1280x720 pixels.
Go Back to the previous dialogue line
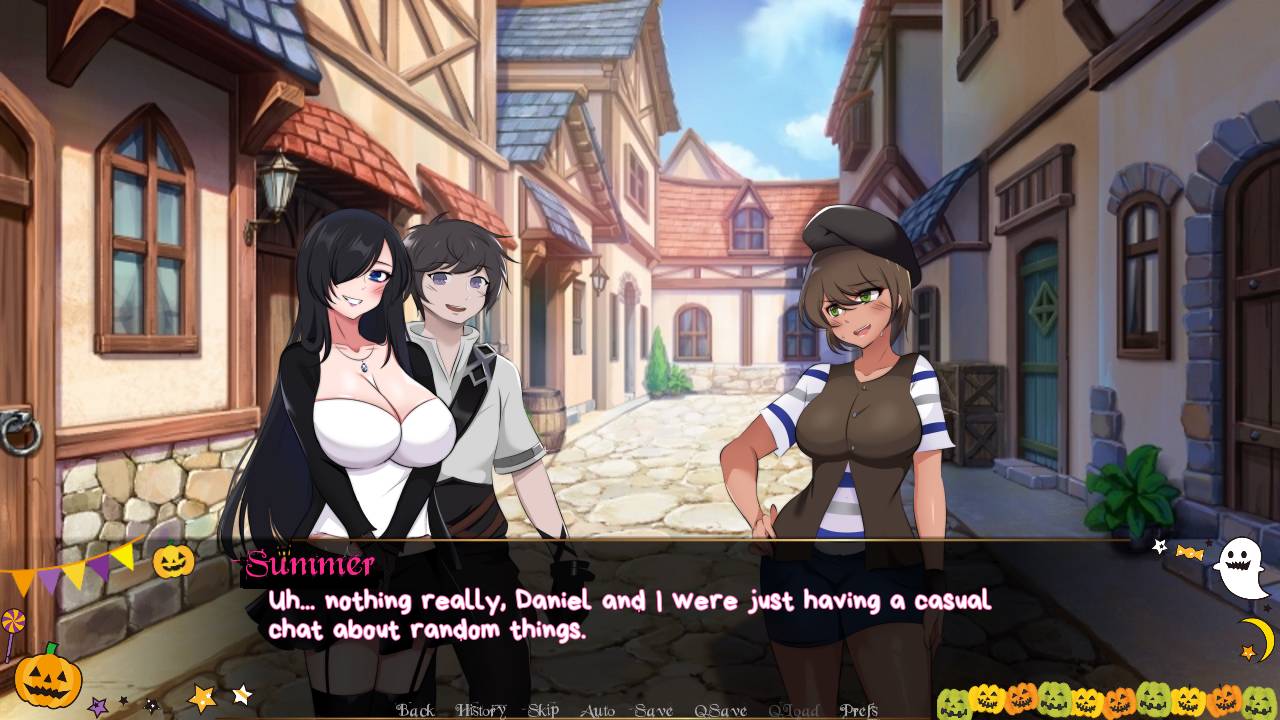(415, 711)
